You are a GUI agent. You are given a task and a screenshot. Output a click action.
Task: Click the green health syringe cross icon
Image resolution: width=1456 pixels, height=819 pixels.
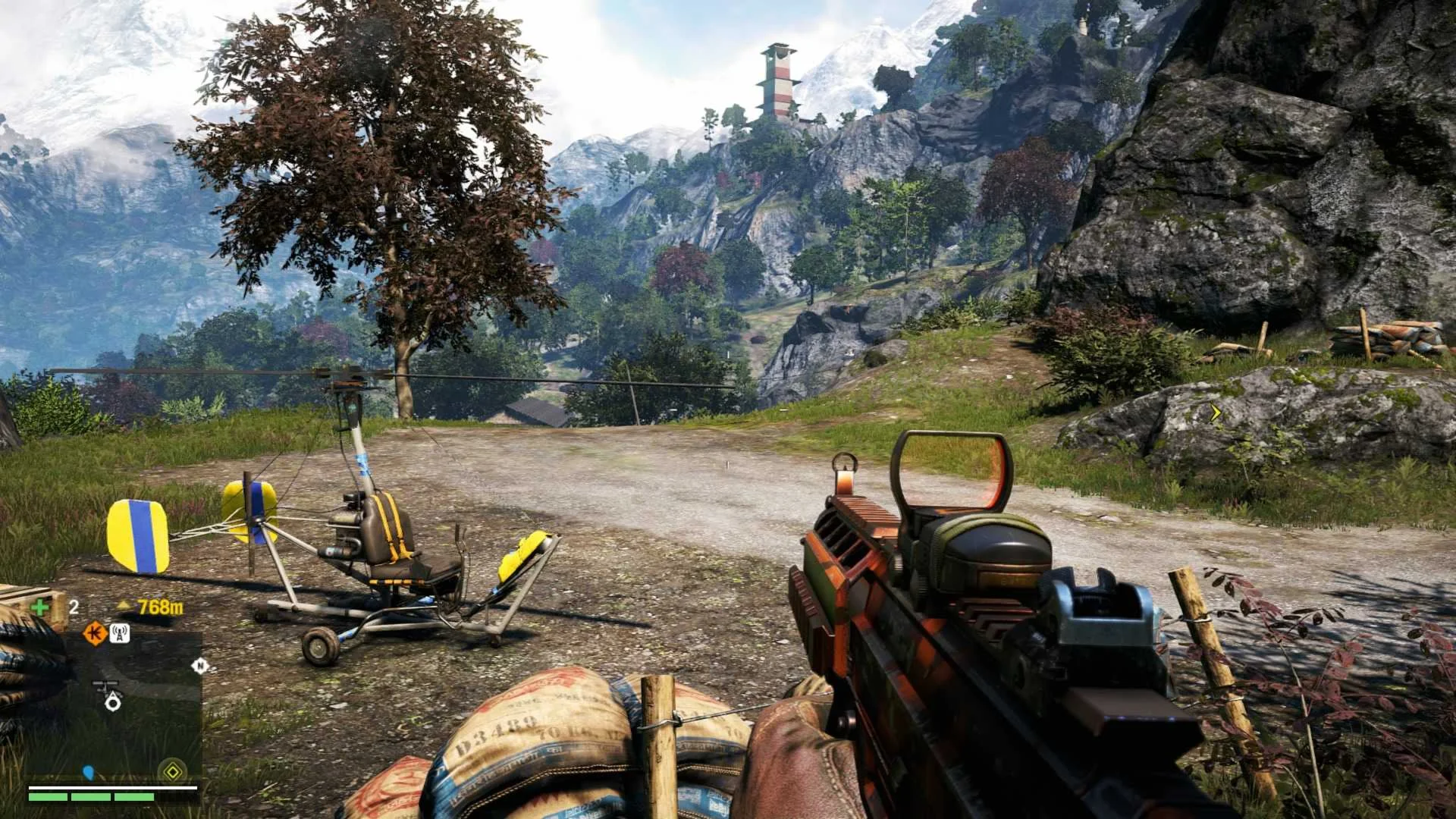coord(39,607)
